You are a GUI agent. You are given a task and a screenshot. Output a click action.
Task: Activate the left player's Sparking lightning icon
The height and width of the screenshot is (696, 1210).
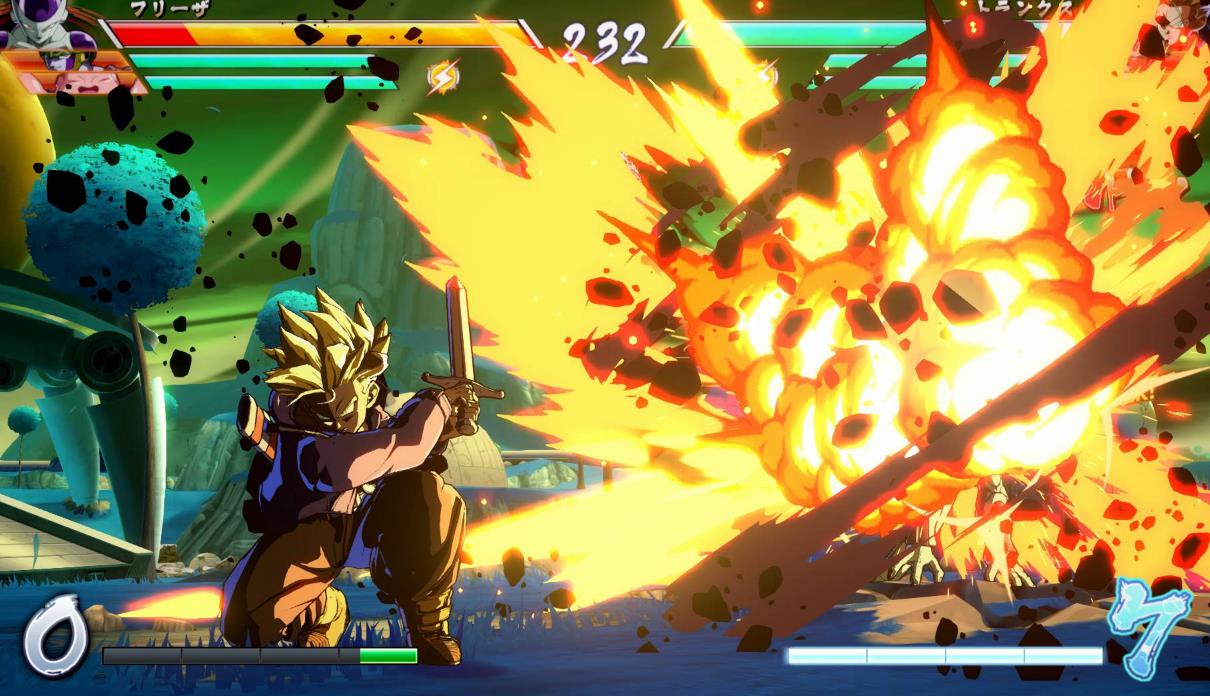tap(443, 76)
